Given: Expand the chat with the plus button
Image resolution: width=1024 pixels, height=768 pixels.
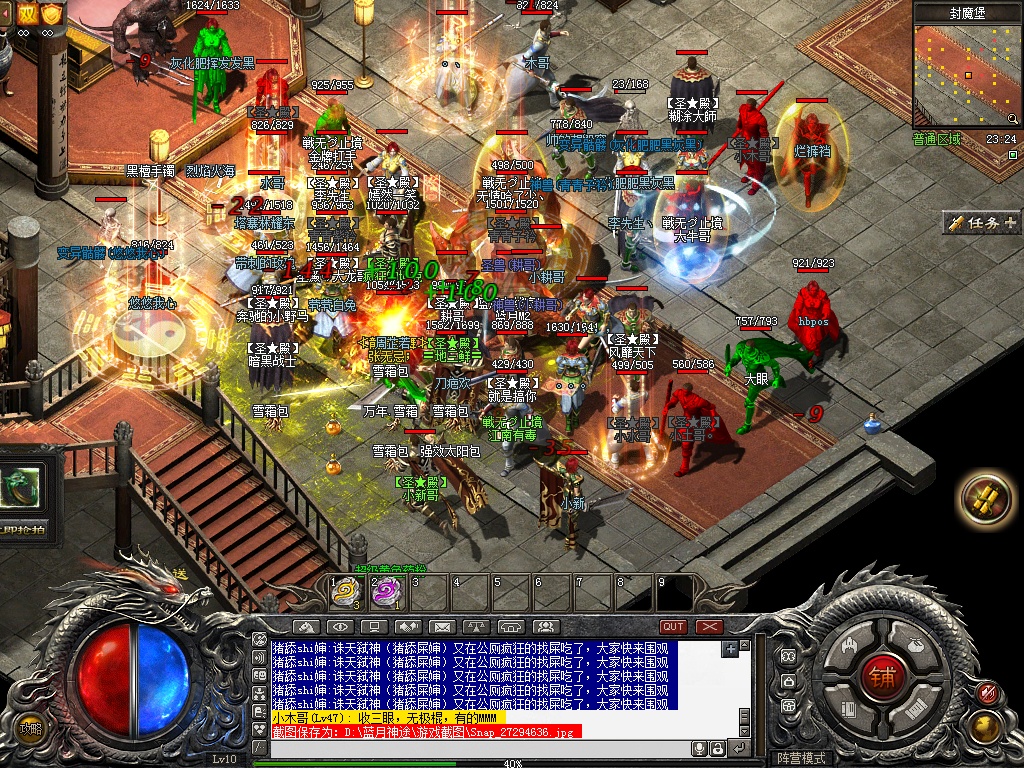Looking at the screenshot, I should coord(730,649).
